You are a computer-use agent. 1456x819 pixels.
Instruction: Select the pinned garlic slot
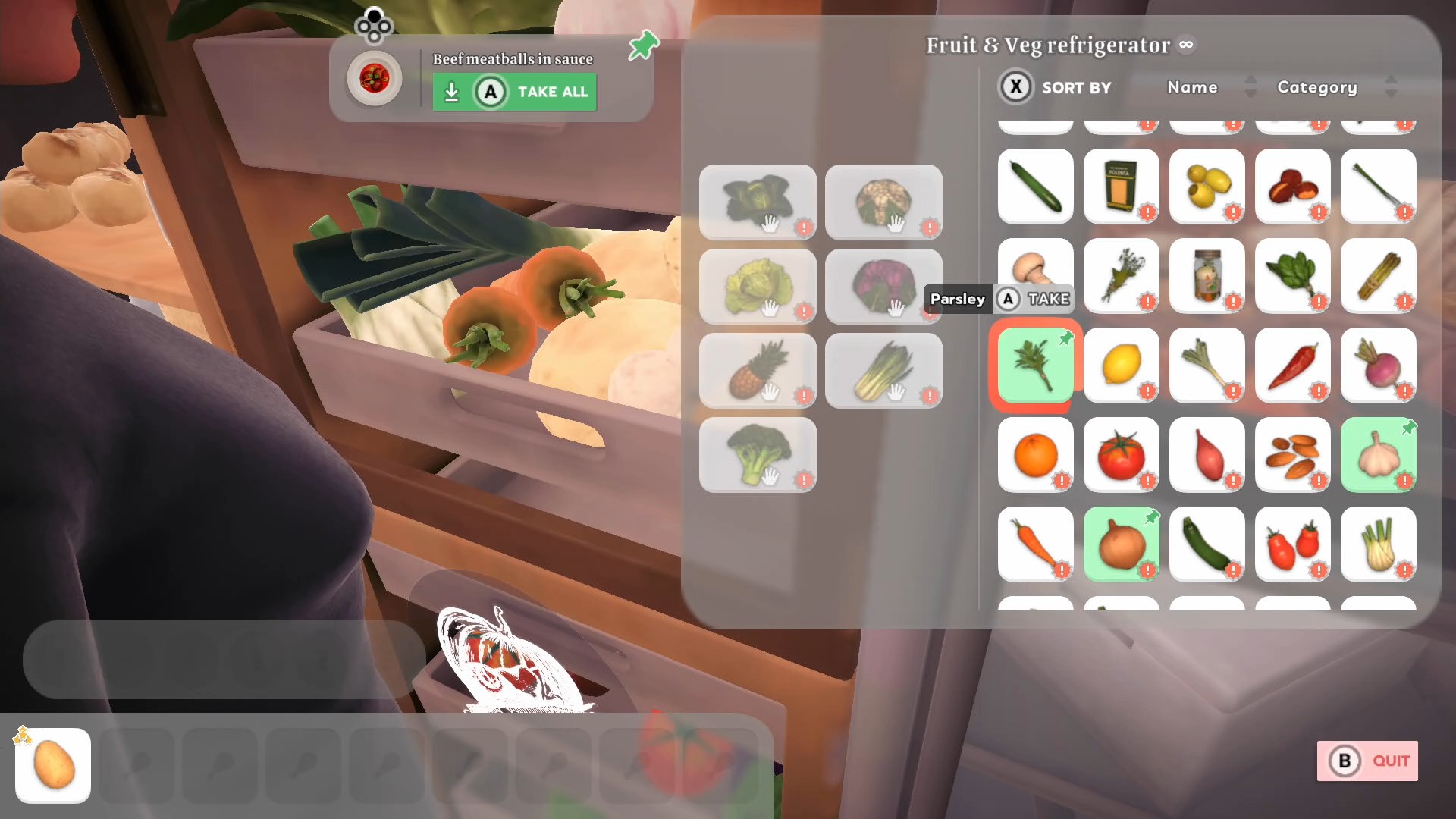tap(1378, 455)
